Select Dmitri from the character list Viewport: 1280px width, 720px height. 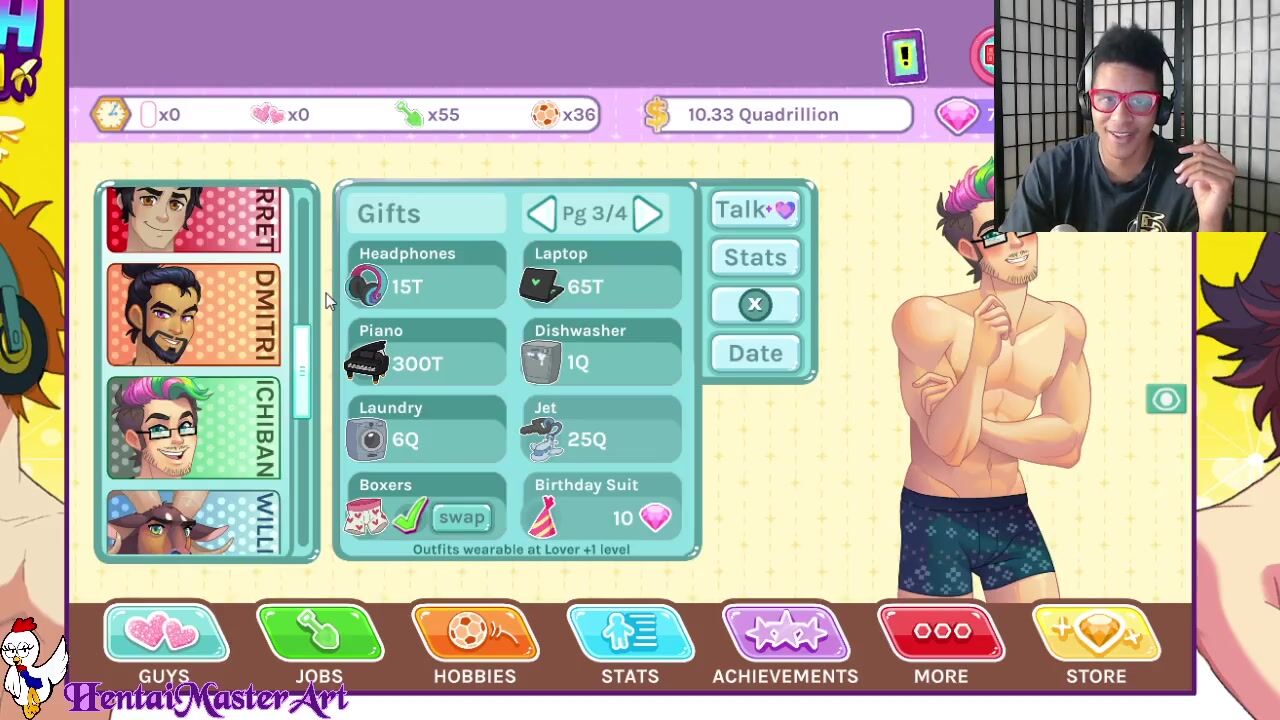193,315
